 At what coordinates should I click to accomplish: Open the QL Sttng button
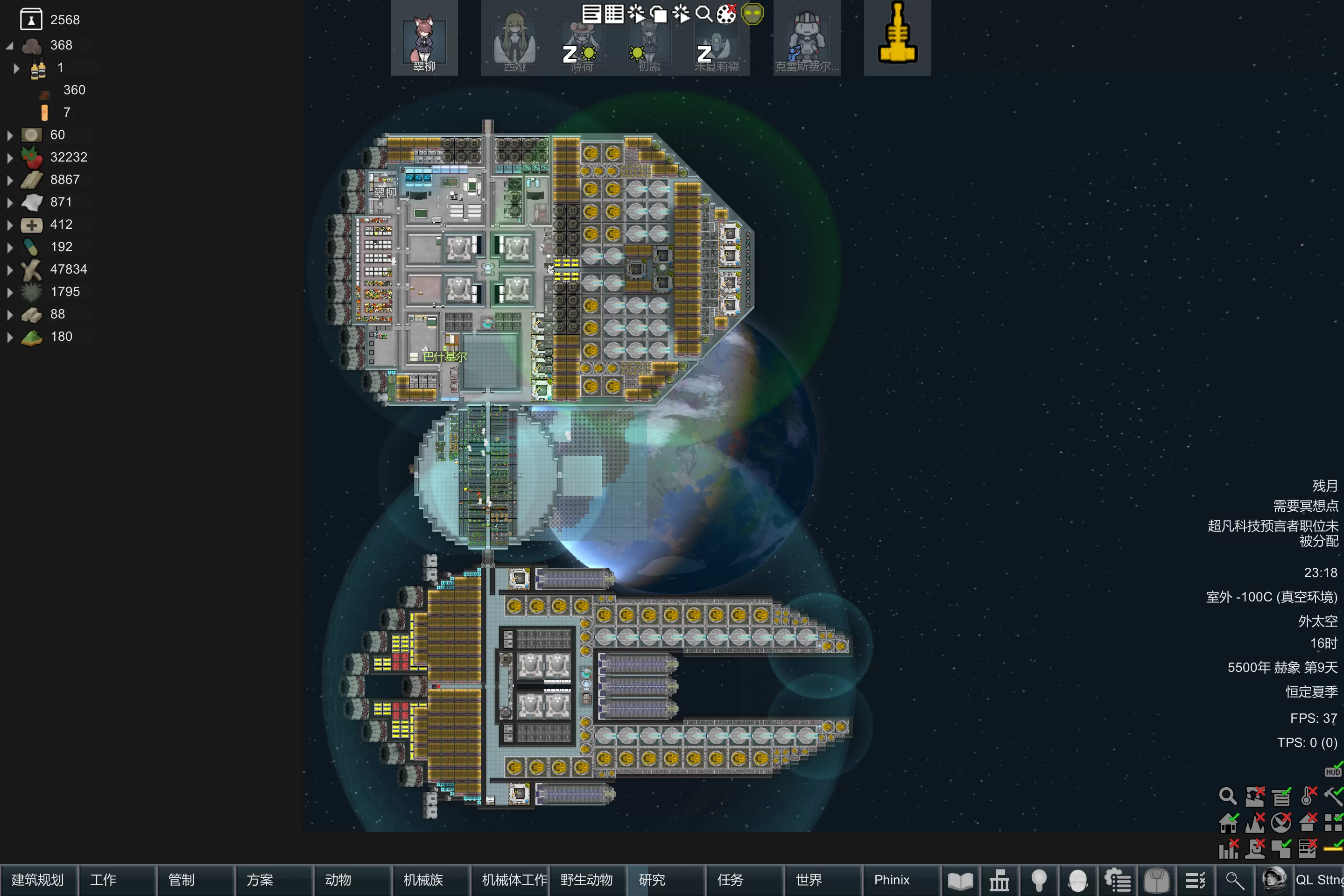point(1319,880)
